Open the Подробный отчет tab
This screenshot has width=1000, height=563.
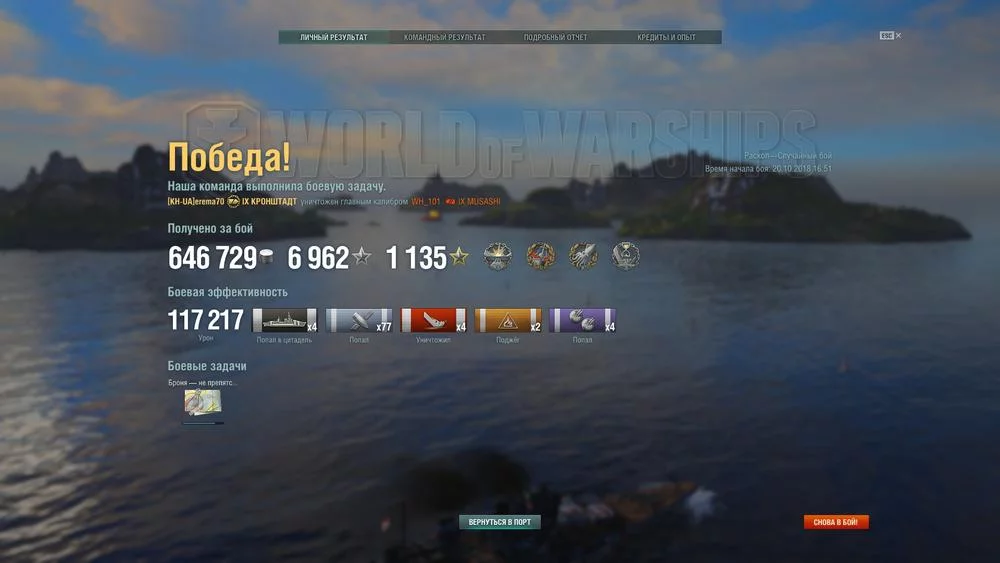[555, 38]
